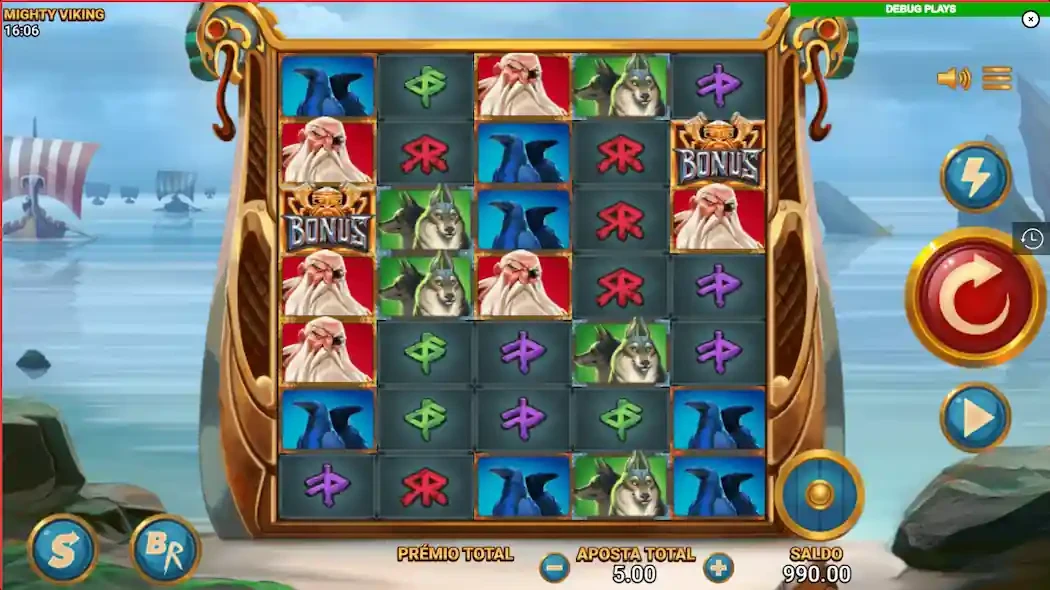This screenshot has height=590, width=1050.
Task: Close the debug plays overlay
Action: pos(1030,19)
